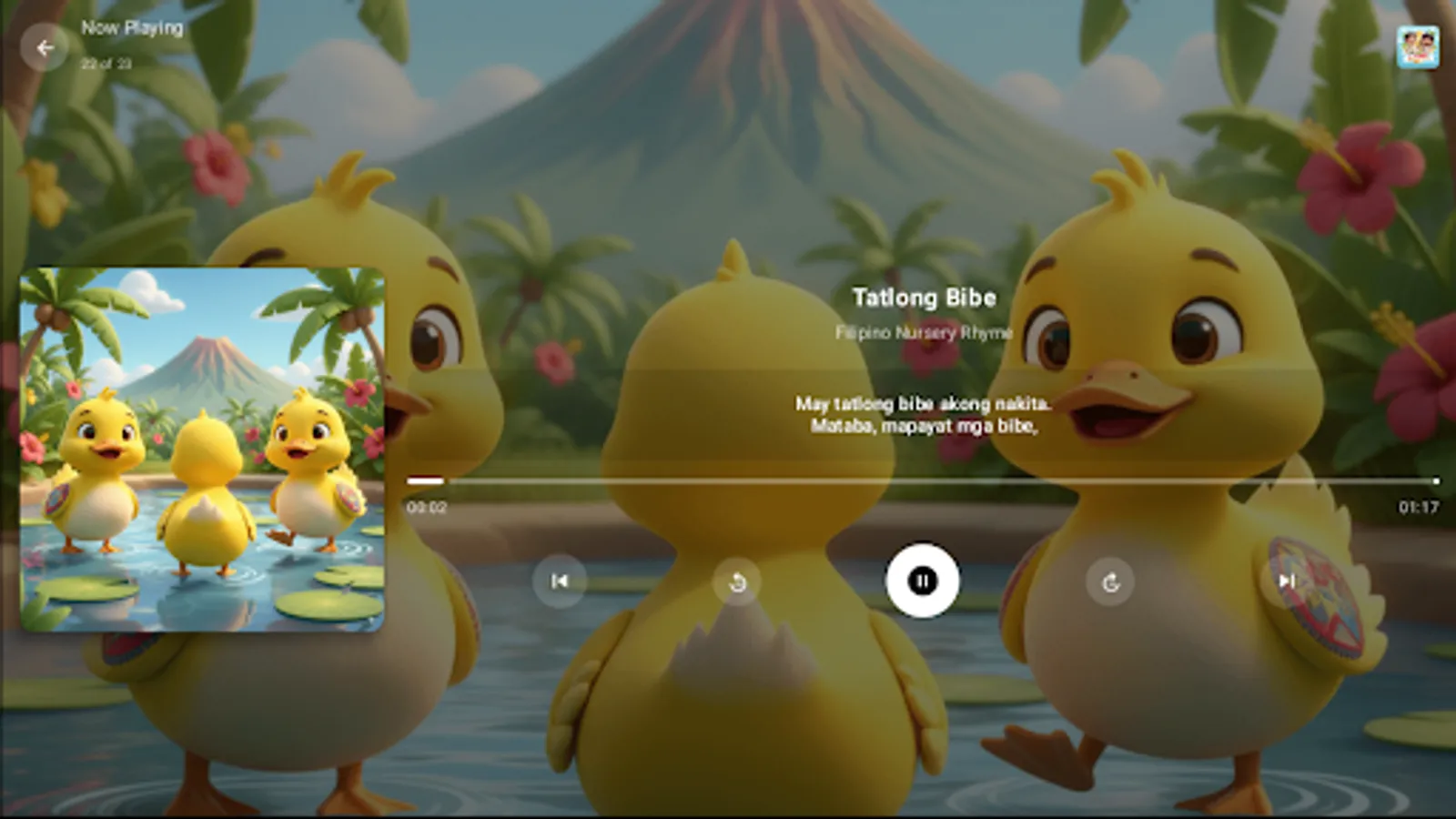Select the displayed lyrics text
The image size is (1456, 819).
tap(922, 414)
